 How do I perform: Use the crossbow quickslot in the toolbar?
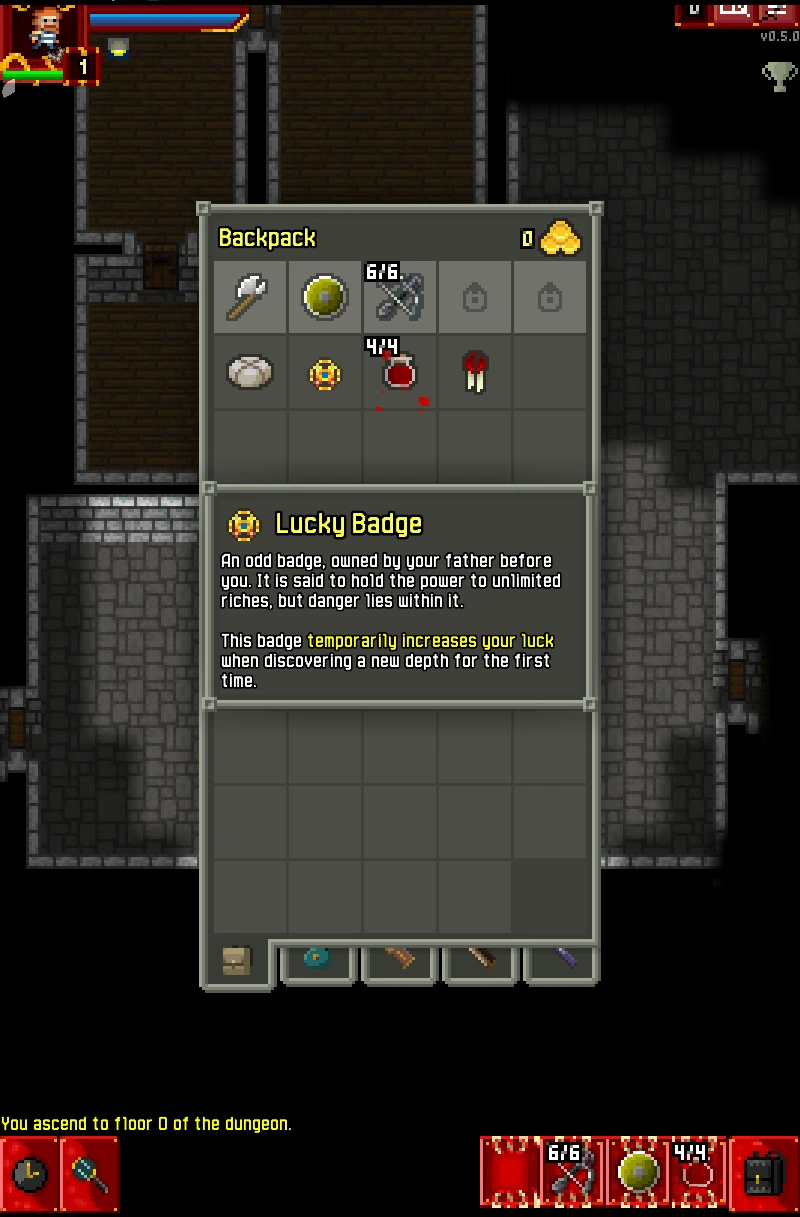(573, 1171)
